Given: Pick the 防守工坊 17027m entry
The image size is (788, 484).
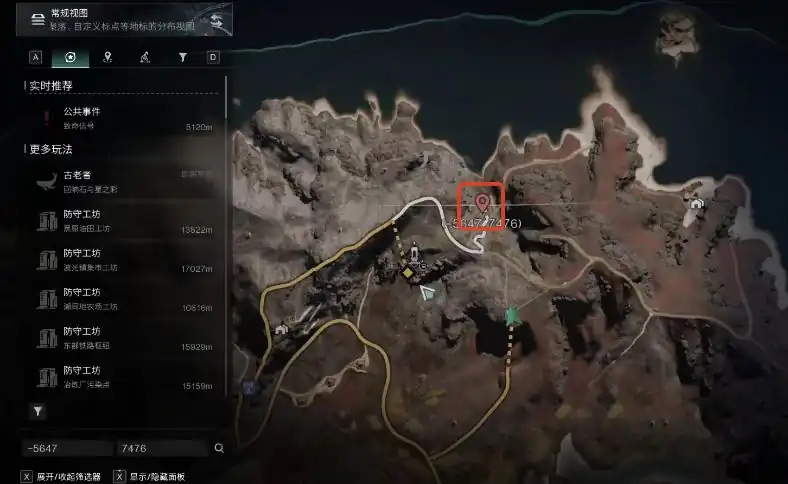Looking at the screenshot, I should (x=120, y=260).
